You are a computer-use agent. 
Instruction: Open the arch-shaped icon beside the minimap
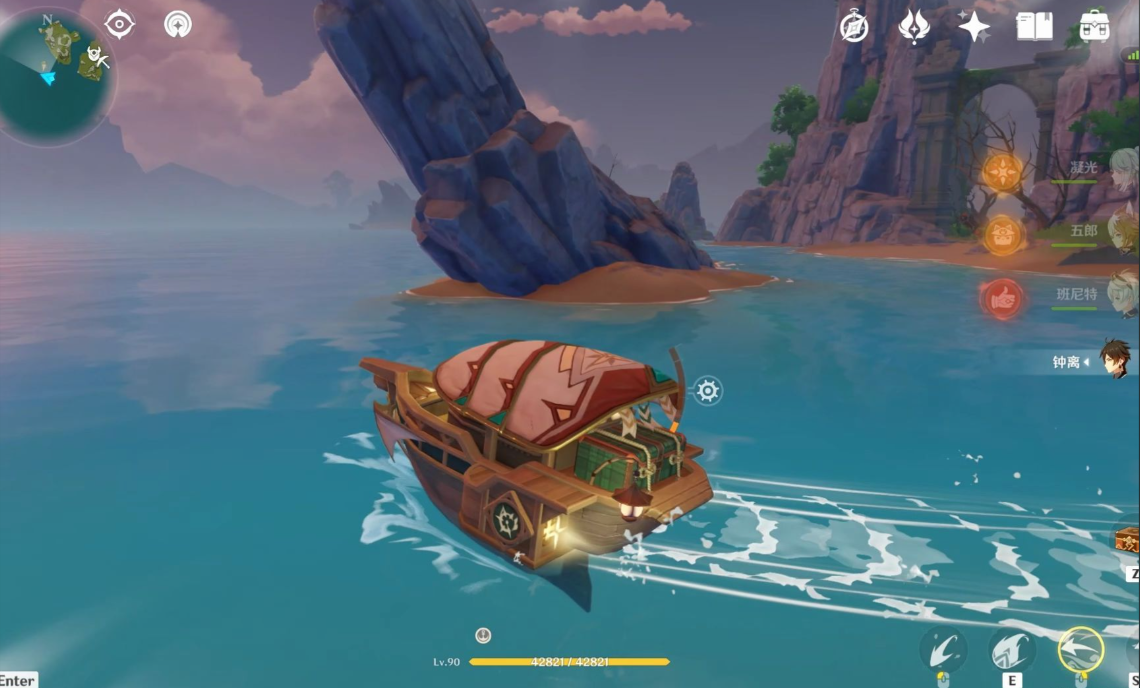[x=178, y=25]
